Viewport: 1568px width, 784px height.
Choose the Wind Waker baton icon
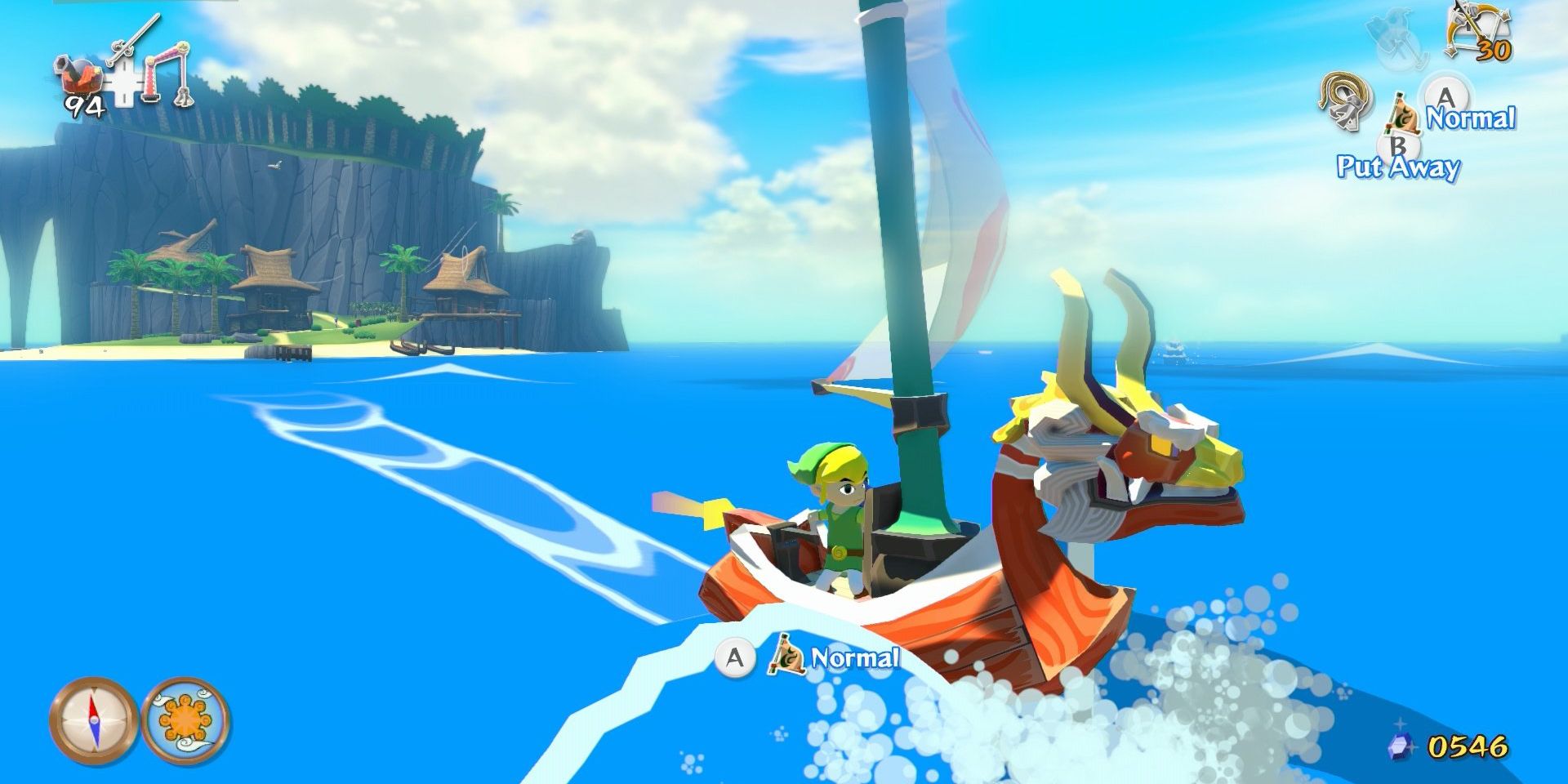tap(133, 41)
